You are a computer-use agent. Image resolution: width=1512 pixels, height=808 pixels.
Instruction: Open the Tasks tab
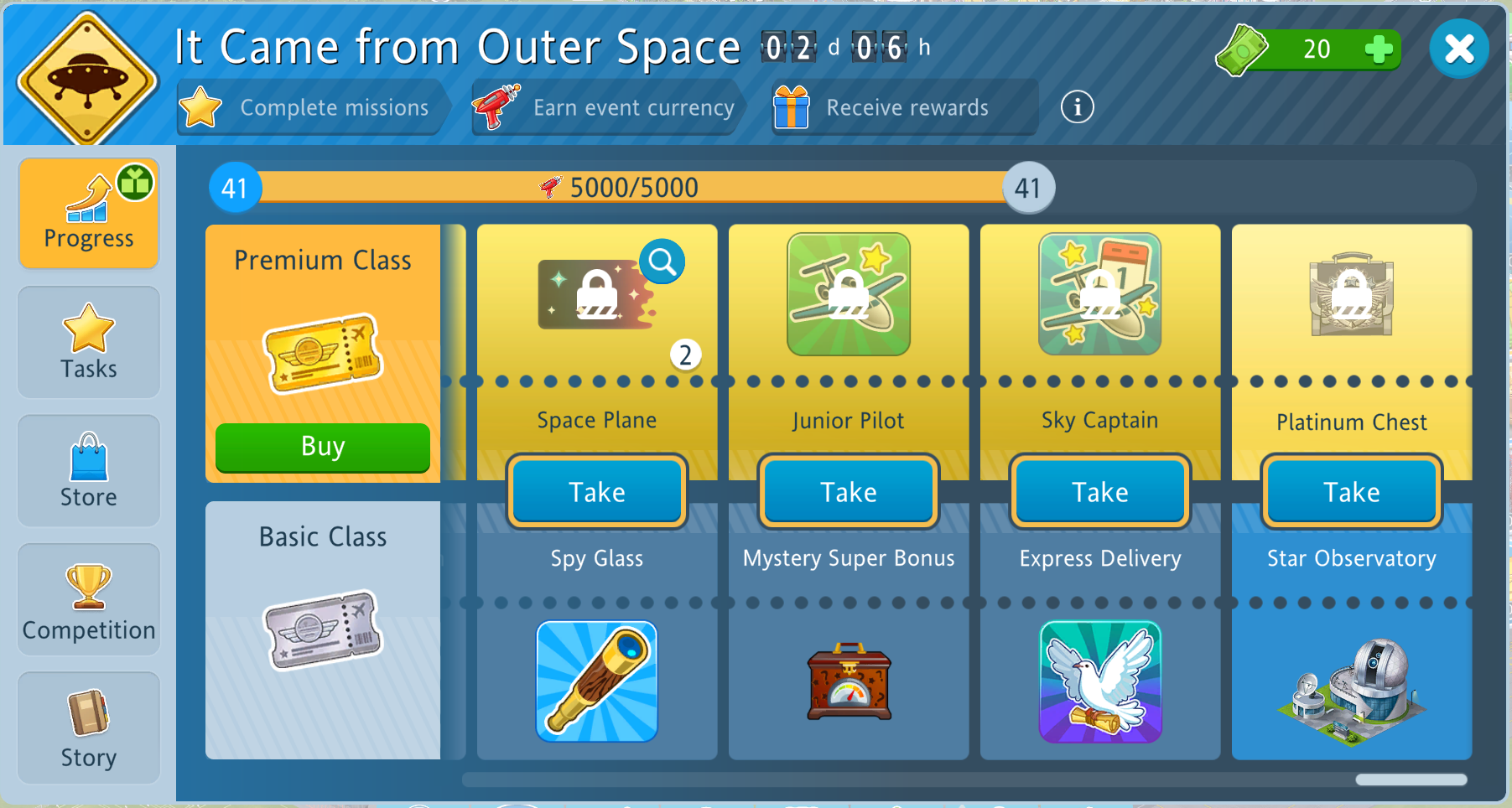(89, 342)
